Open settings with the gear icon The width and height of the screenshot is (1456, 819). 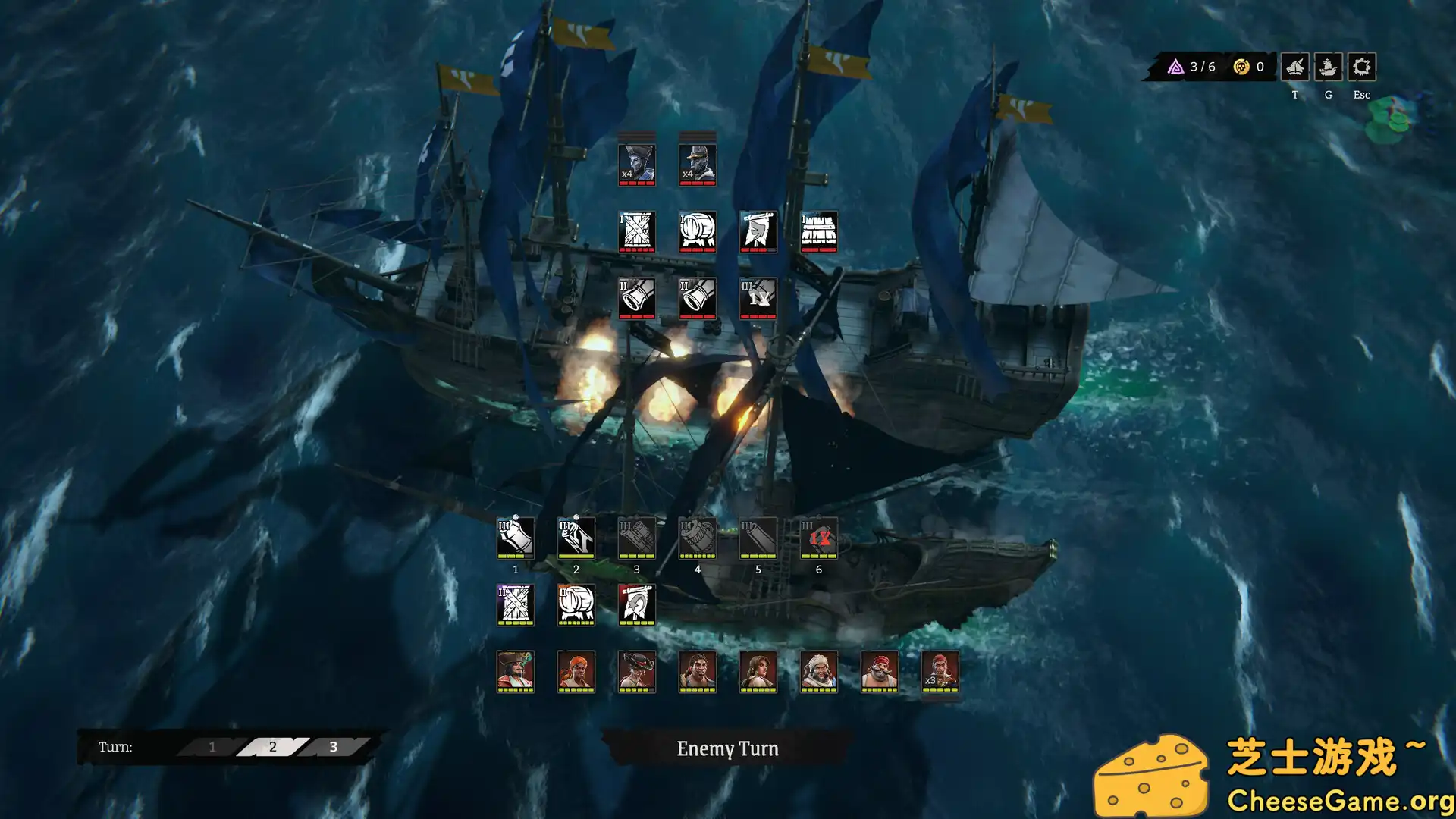(x=1361, y=67)
